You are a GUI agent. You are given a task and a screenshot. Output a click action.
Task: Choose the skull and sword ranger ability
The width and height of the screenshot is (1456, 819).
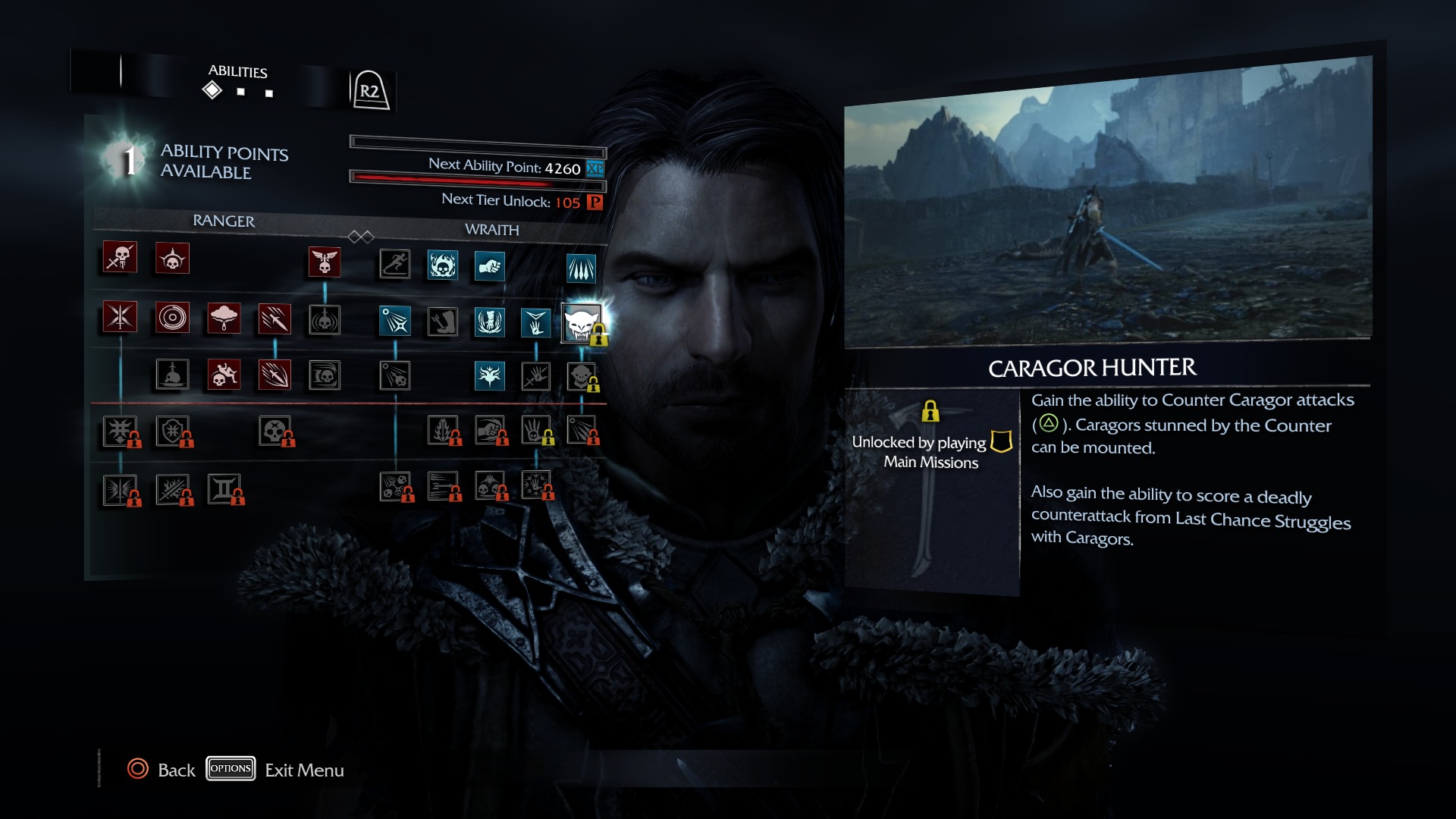pos(120,258)
